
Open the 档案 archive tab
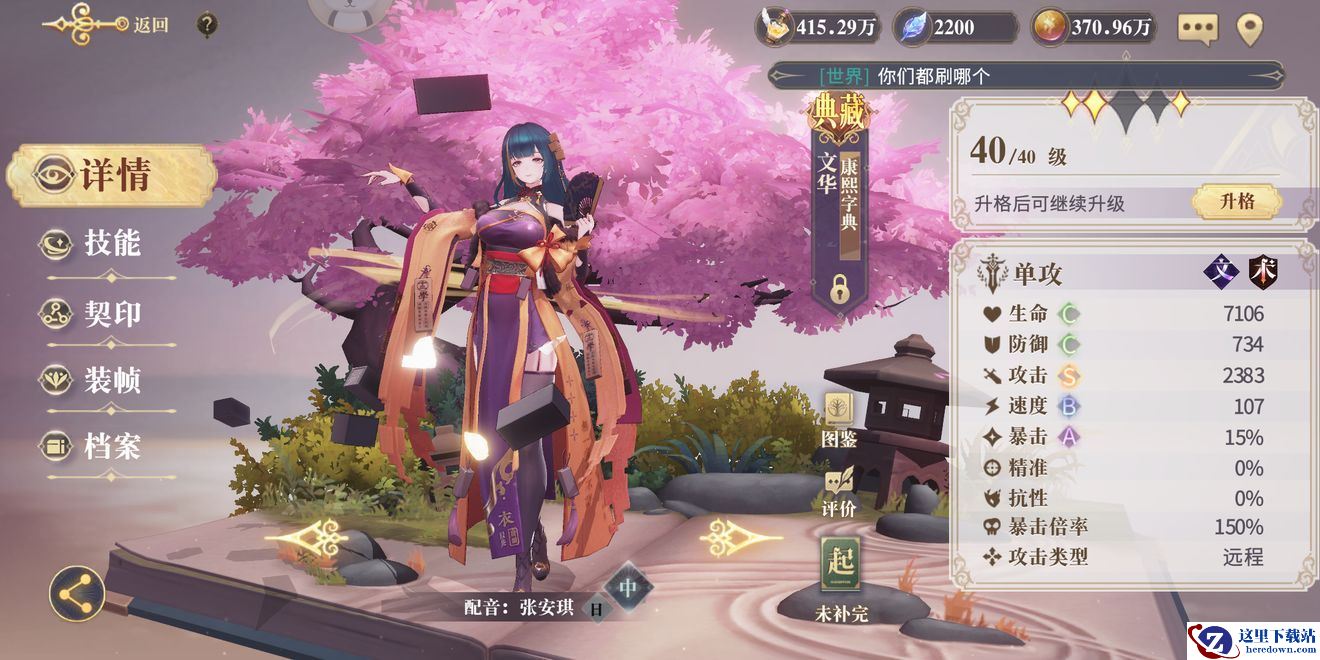108,447
